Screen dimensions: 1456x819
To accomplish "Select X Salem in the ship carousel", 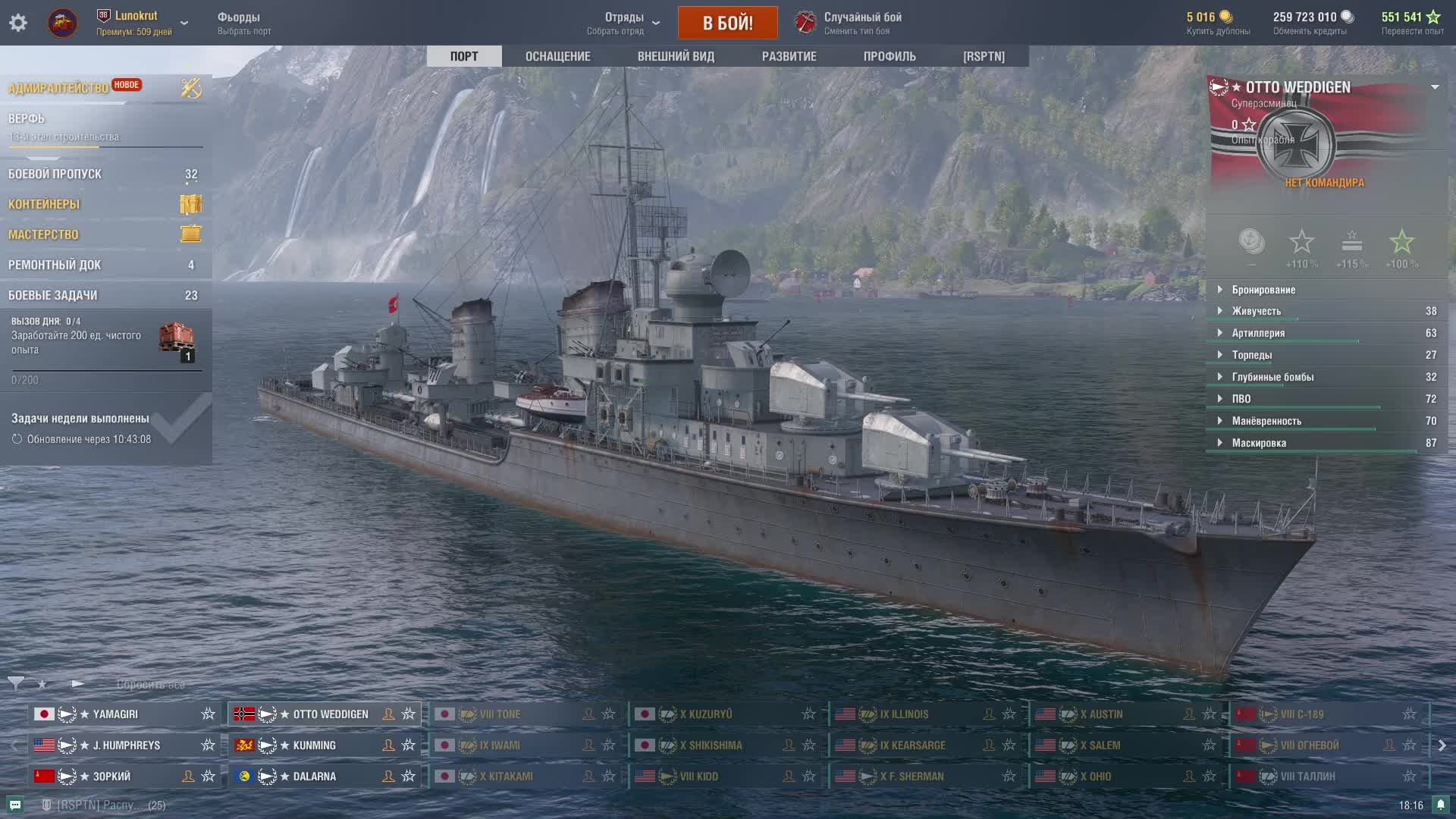I will pyautogui.click(x=1104, y=745).
